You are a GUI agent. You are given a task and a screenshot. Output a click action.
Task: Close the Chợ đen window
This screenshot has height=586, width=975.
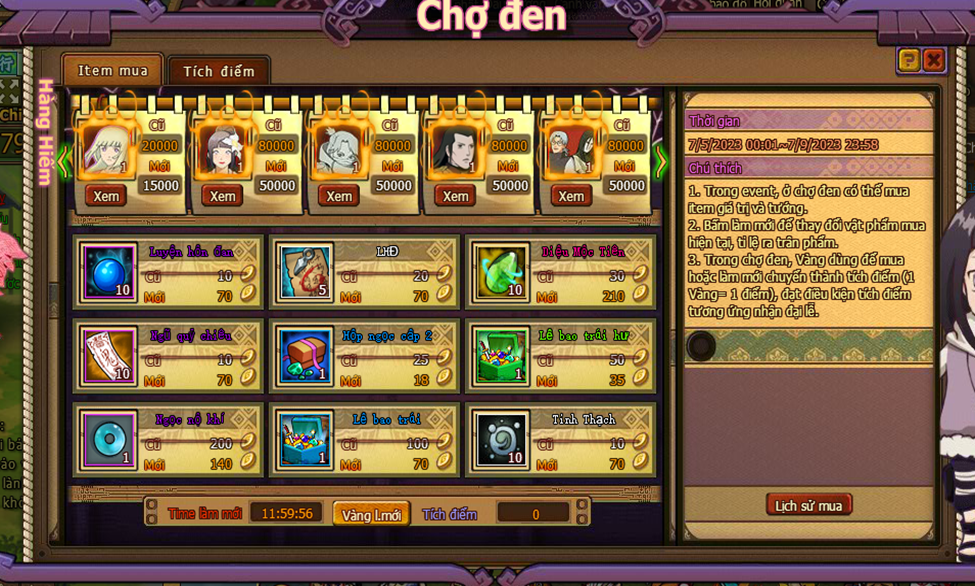933,61
